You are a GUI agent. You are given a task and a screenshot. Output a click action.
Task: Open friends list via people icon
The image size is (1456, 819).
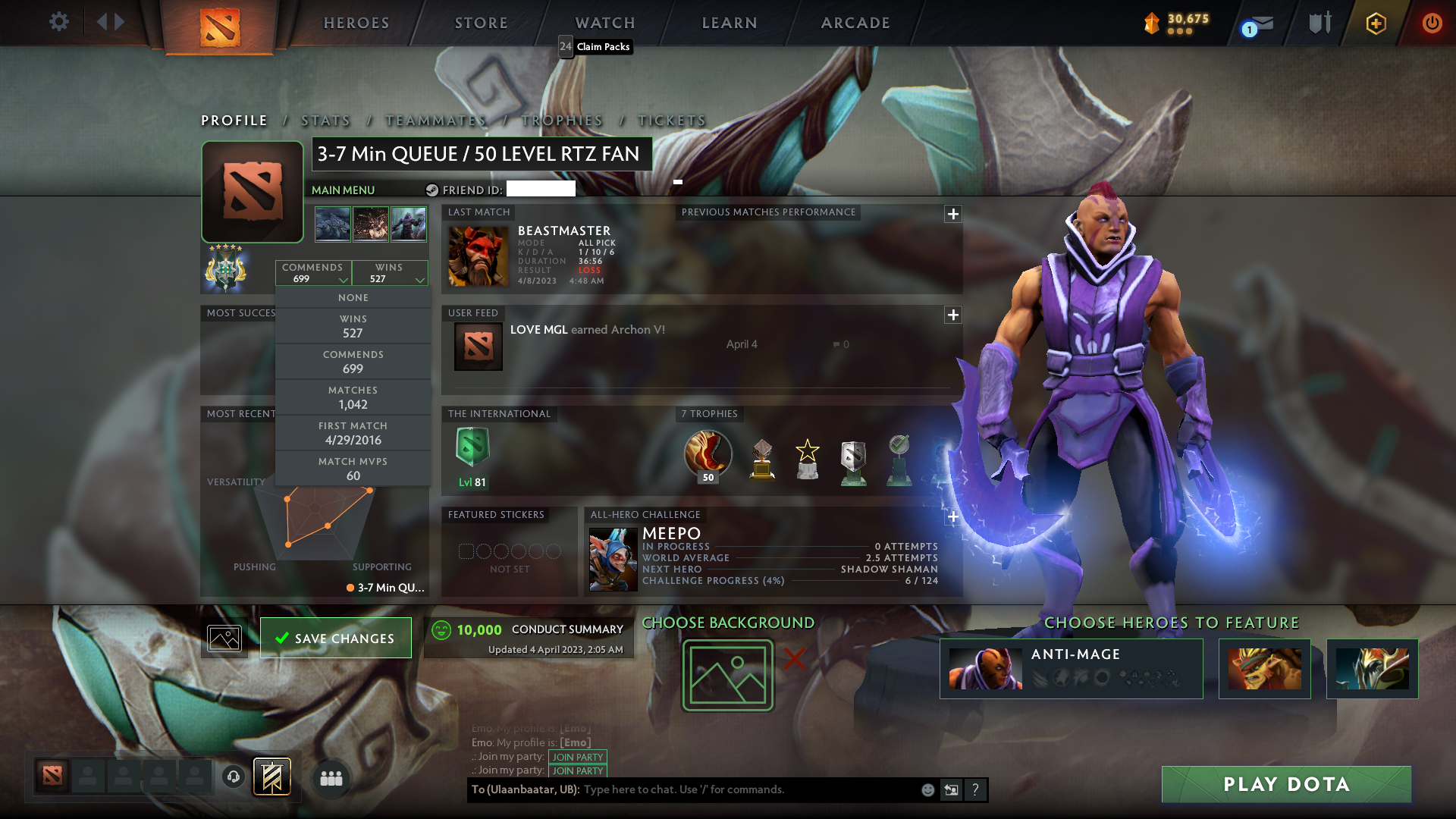(330, 777)
